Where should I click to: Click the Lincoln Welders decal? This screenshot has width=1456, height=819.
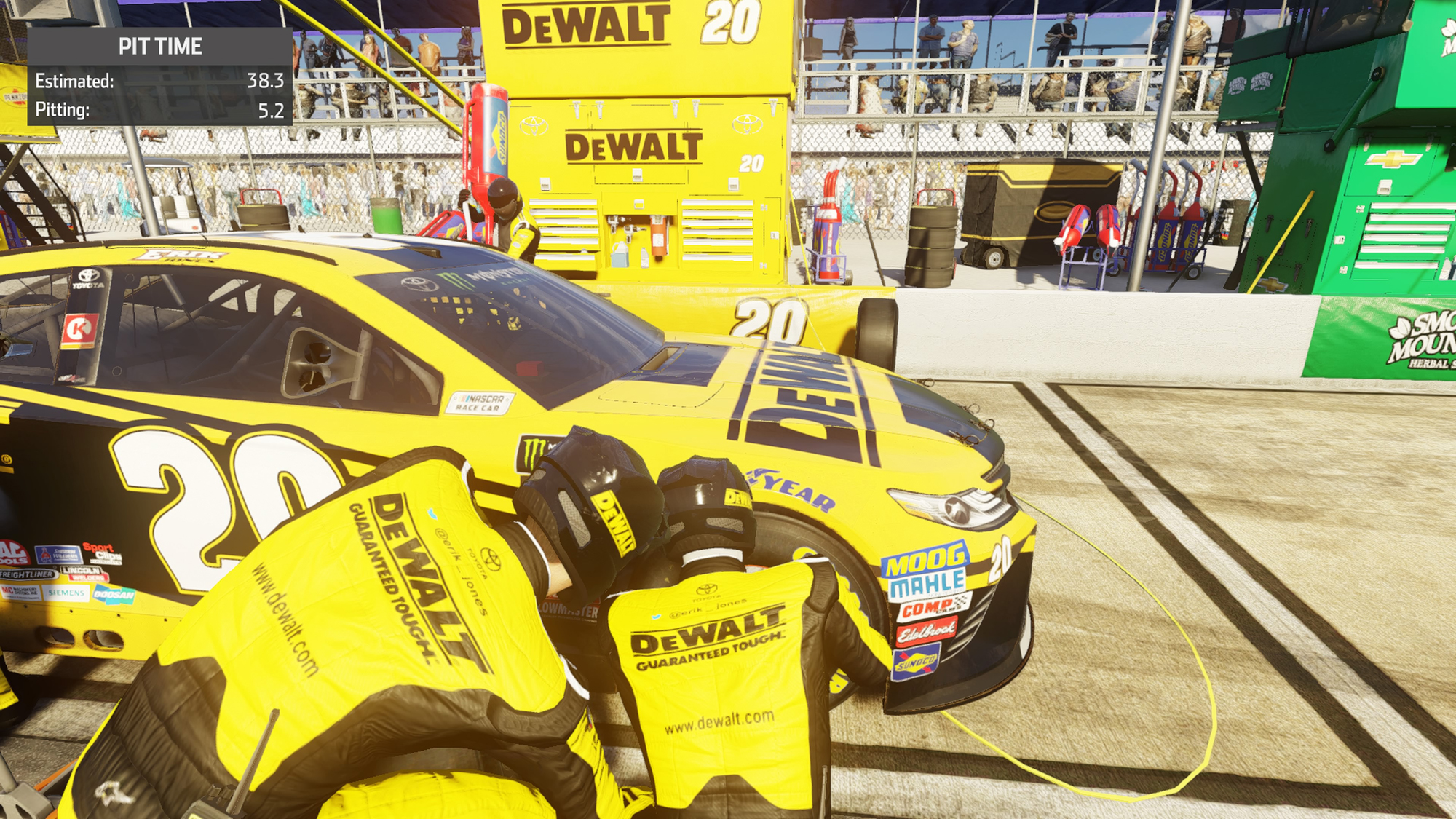coord(85,574)
